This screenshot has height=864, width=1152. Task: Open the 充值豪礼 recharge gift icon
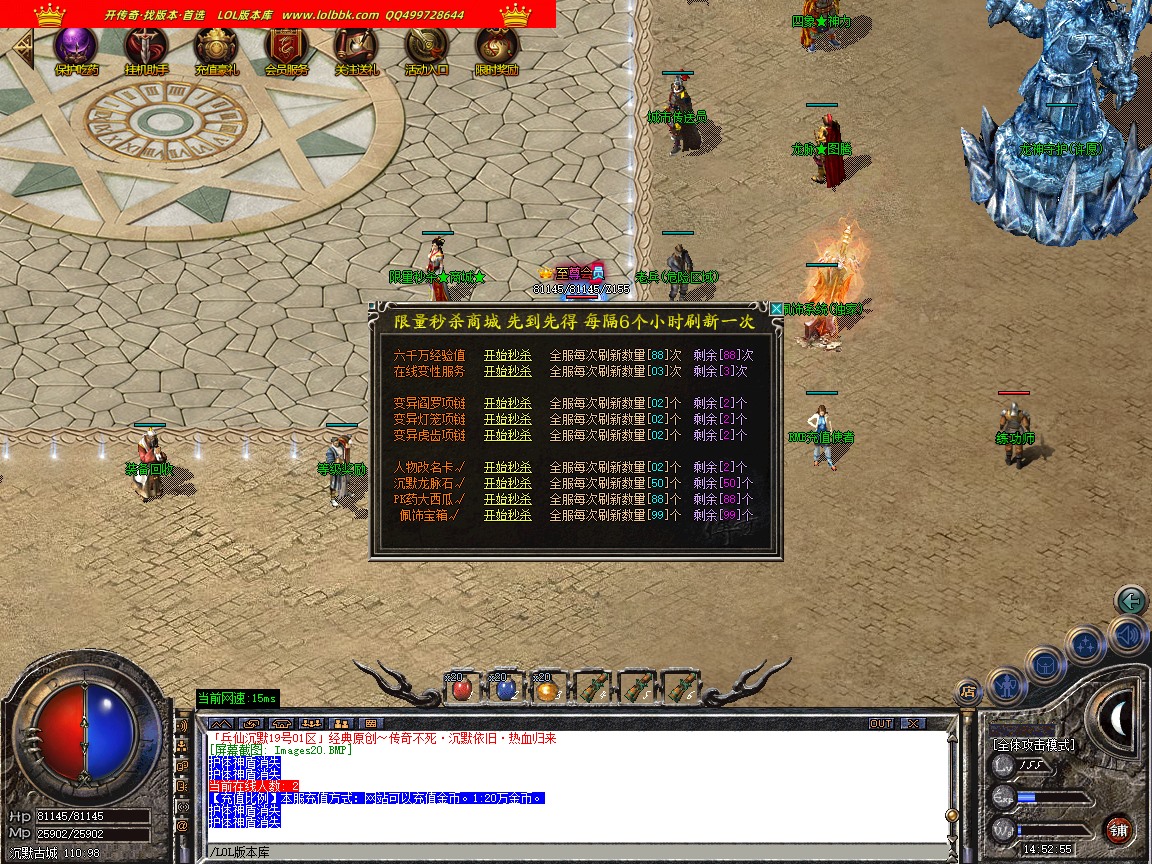[216, 47]
